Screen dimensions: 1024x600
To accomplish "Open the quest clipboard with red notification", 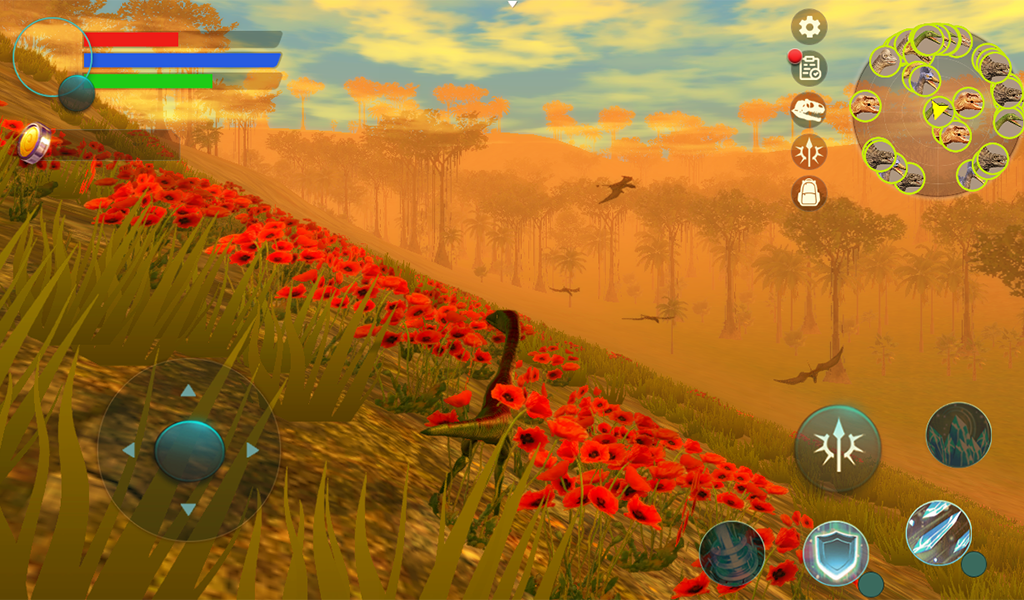I will point(809,68).
